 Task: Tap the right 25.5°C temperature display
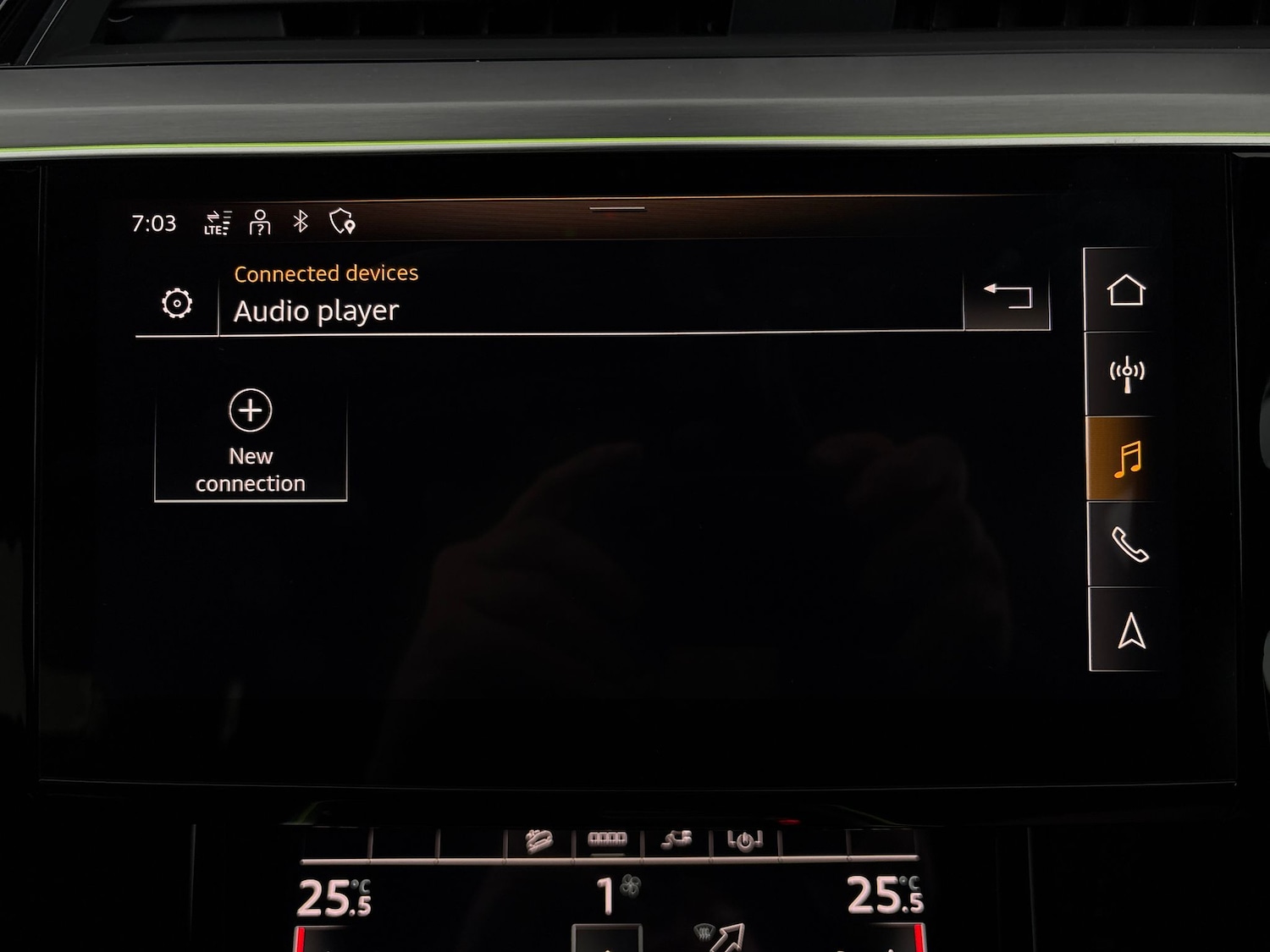[885, 897]
